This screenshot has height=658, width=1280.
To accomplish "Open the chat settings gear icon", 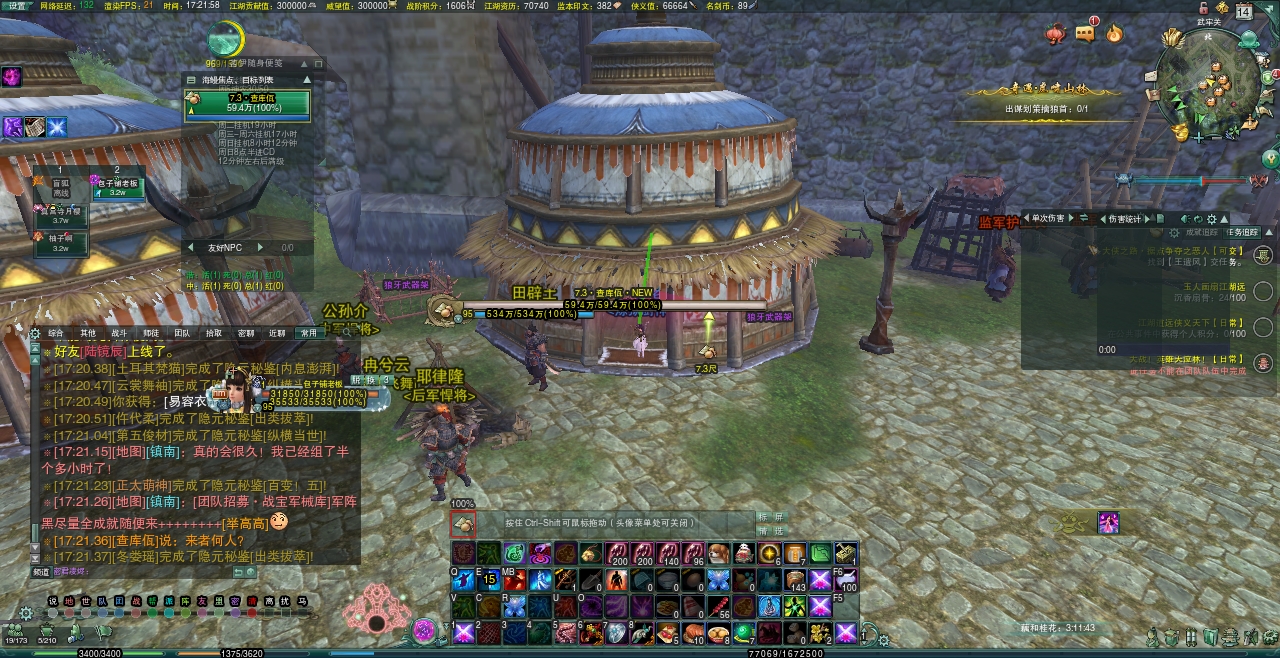I will (36, 333).
